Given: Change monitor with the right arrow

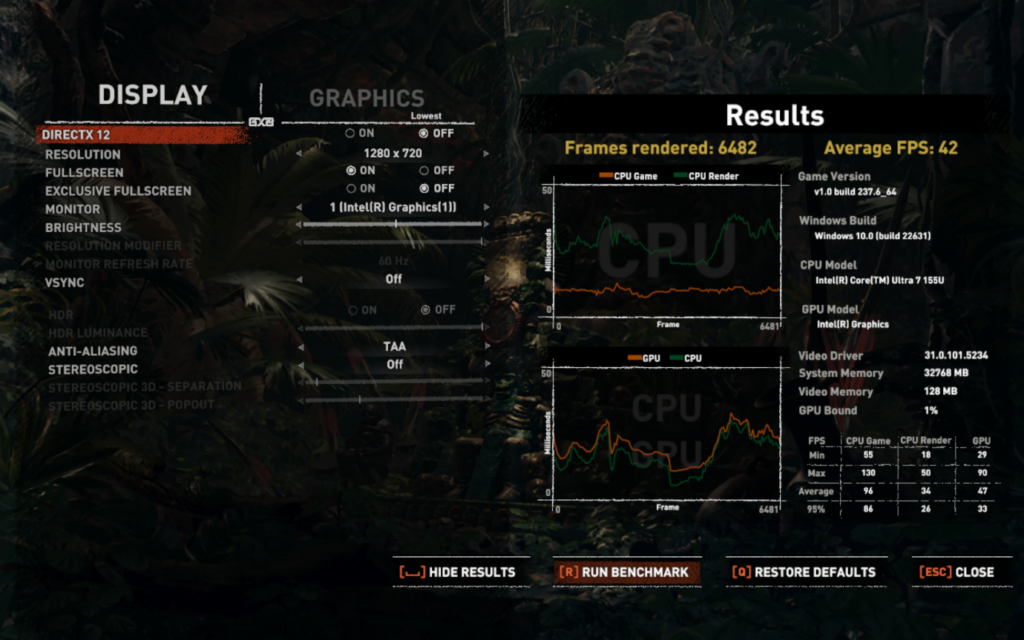Looking at the screenshot, I should coord(487,208).
